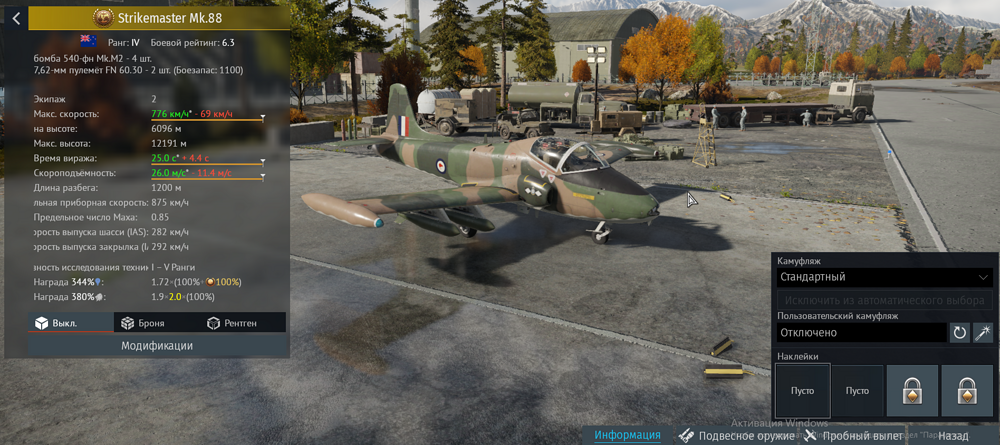Collapse the Strikemaster info panel with the back arrow

[x=15, y=18]
